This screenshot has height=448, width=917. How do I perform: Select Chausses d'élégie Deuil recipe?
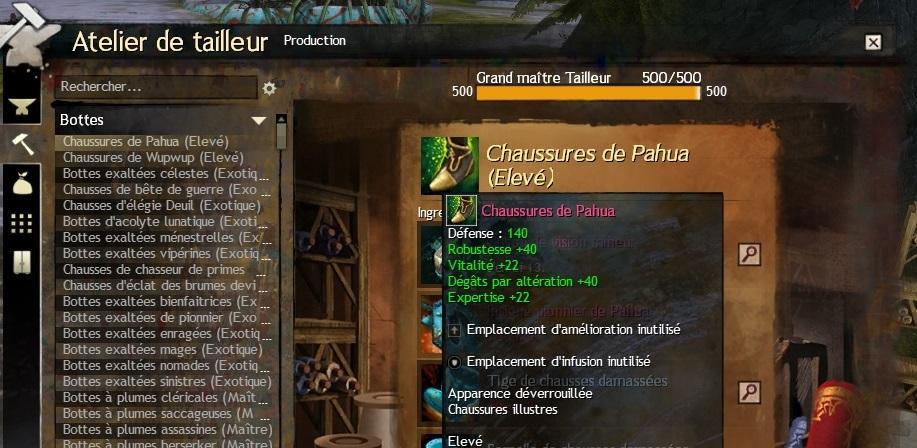tap(161, 205)
